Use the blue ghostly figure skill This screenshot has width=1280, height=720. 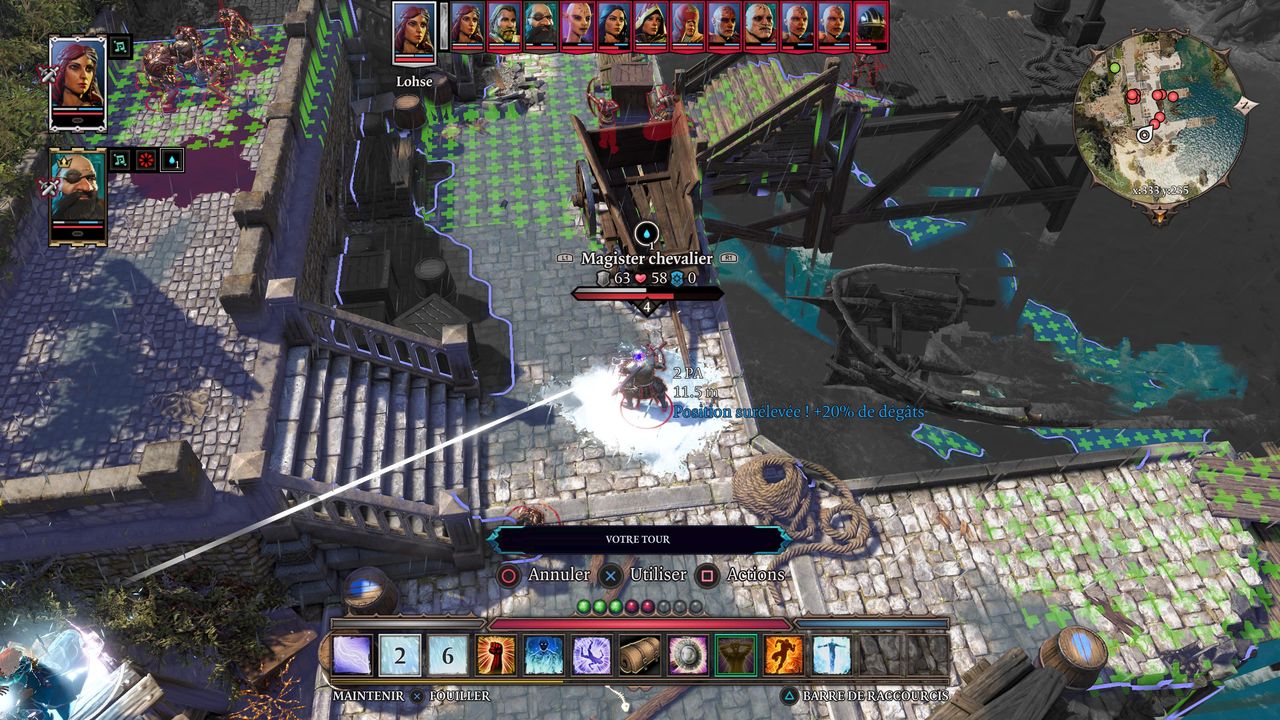(543, 656)
